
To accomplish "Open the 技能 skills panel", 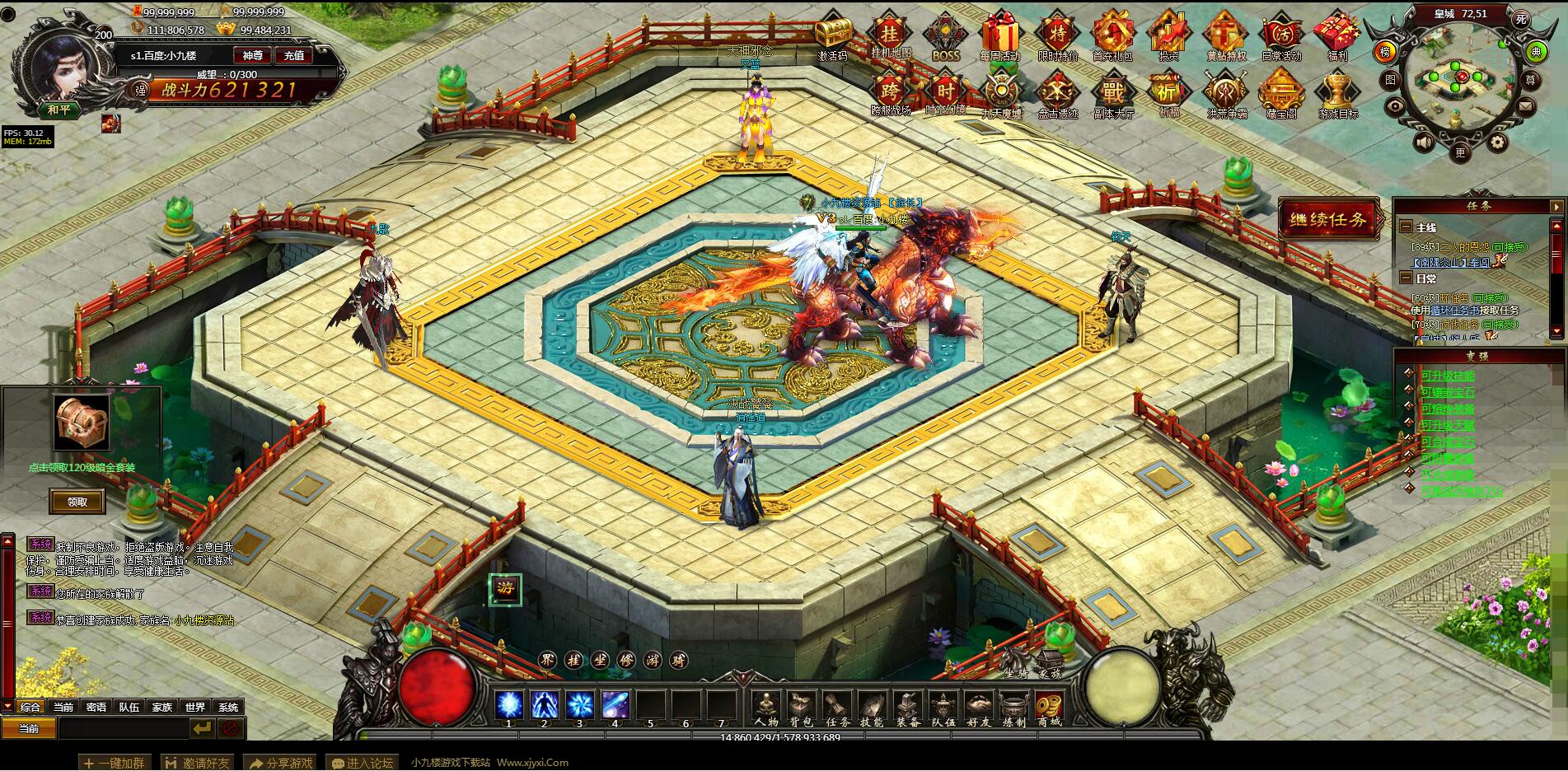I will click(x=872, y=708).
